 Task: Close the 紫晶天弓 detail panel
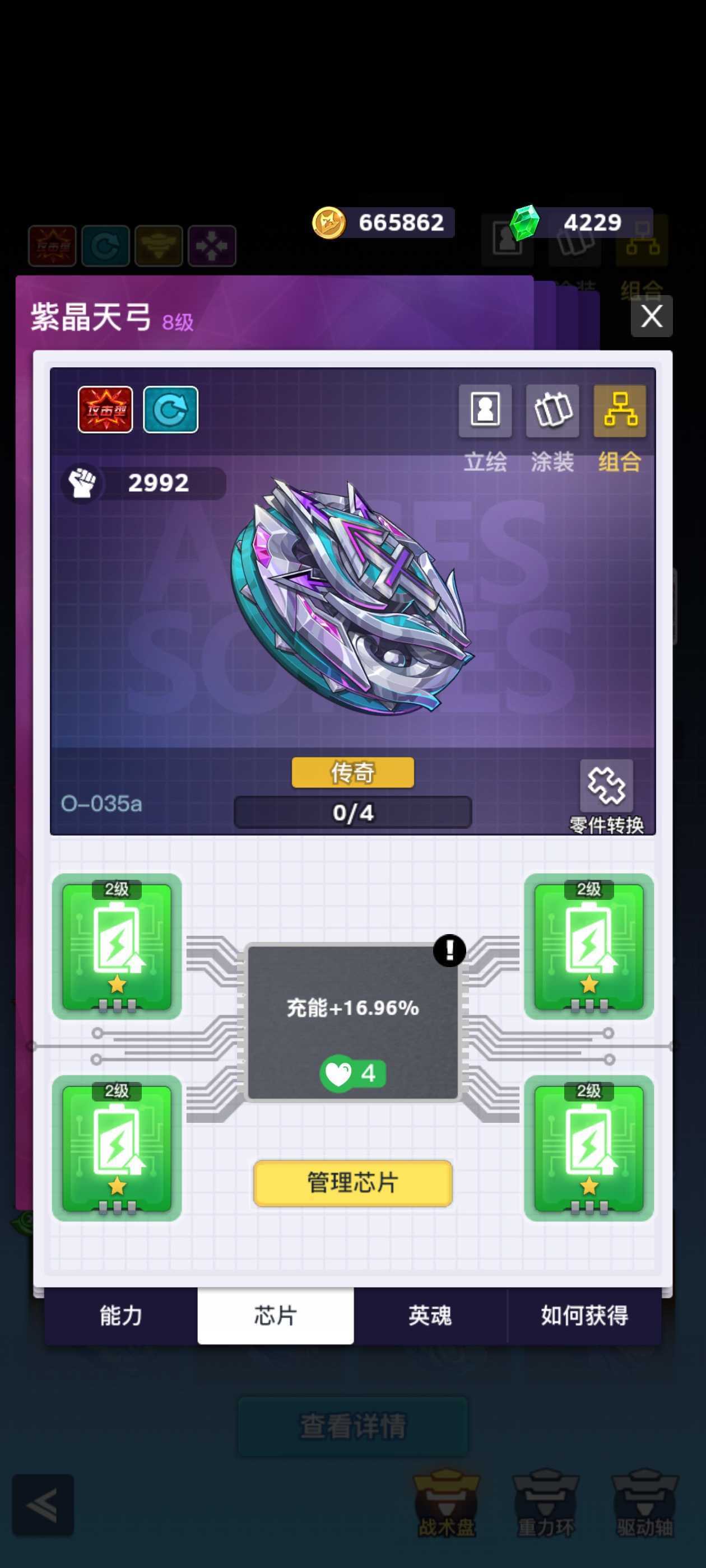point(651,316)
